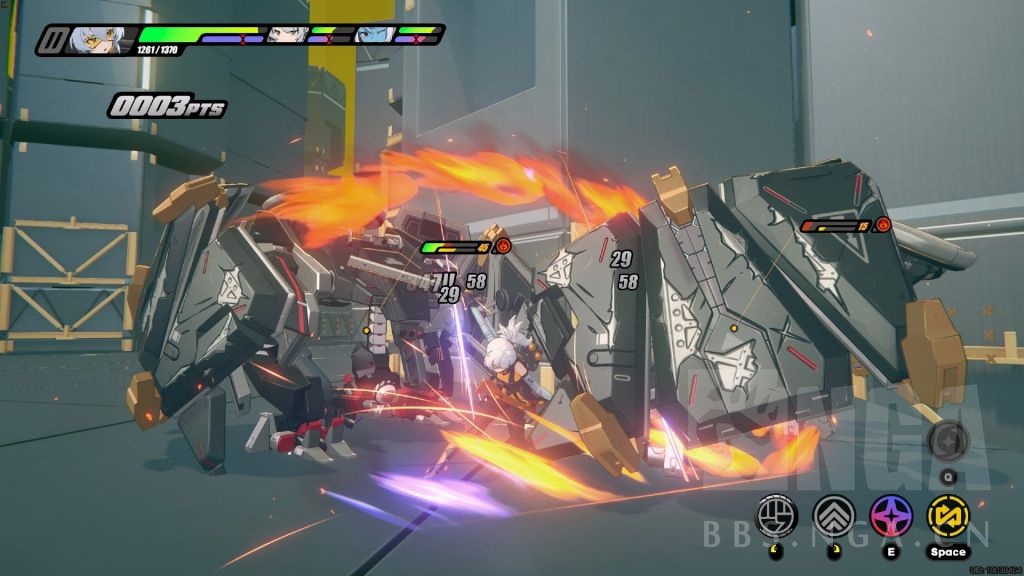Use the purple star special skill
This screenshot has width=1024, height=576.
pos(889,515)
